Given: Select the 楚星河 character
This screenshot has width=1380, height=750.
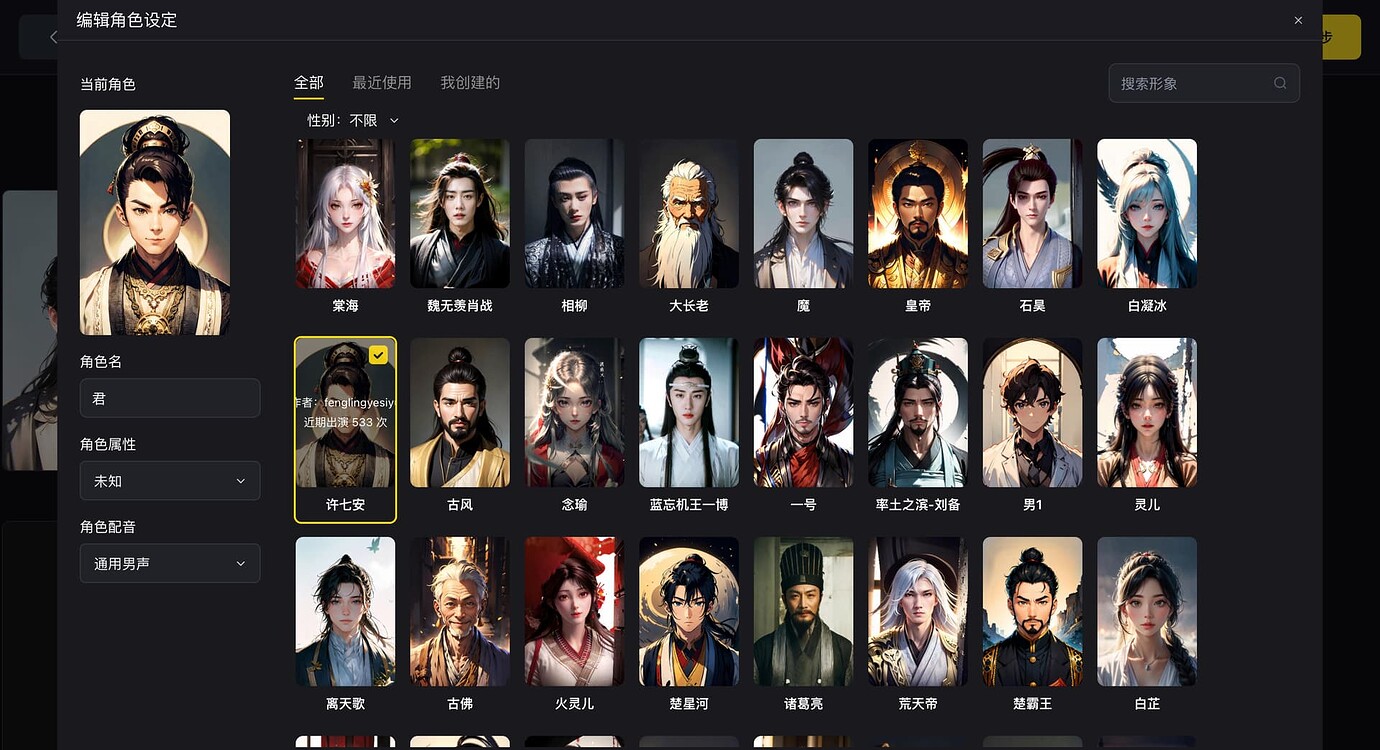Looking at the screenshot, I should (688, 611).
